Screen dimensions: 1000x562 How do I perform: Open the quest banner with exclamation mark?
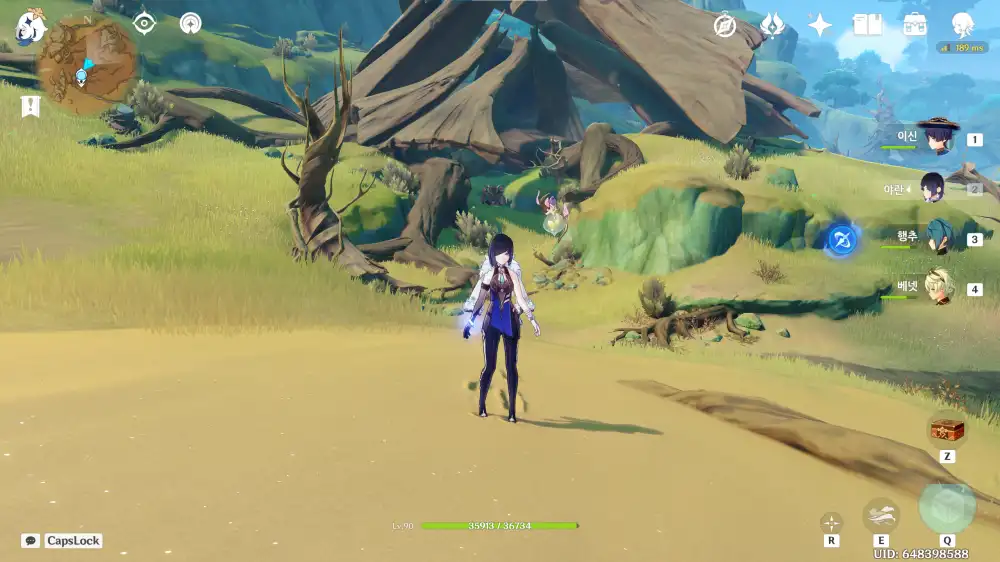click(x=30, y=106)
